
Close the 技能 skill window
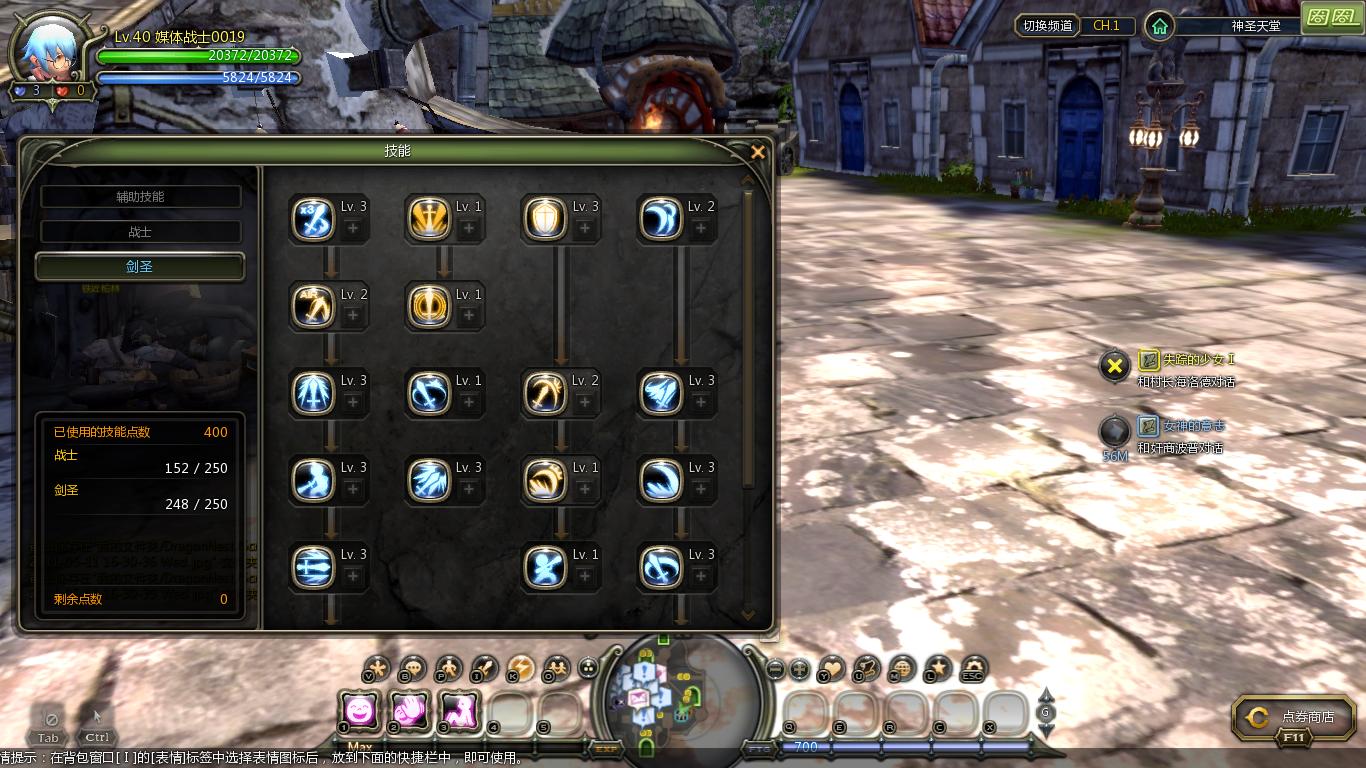(x=757, y=152)
